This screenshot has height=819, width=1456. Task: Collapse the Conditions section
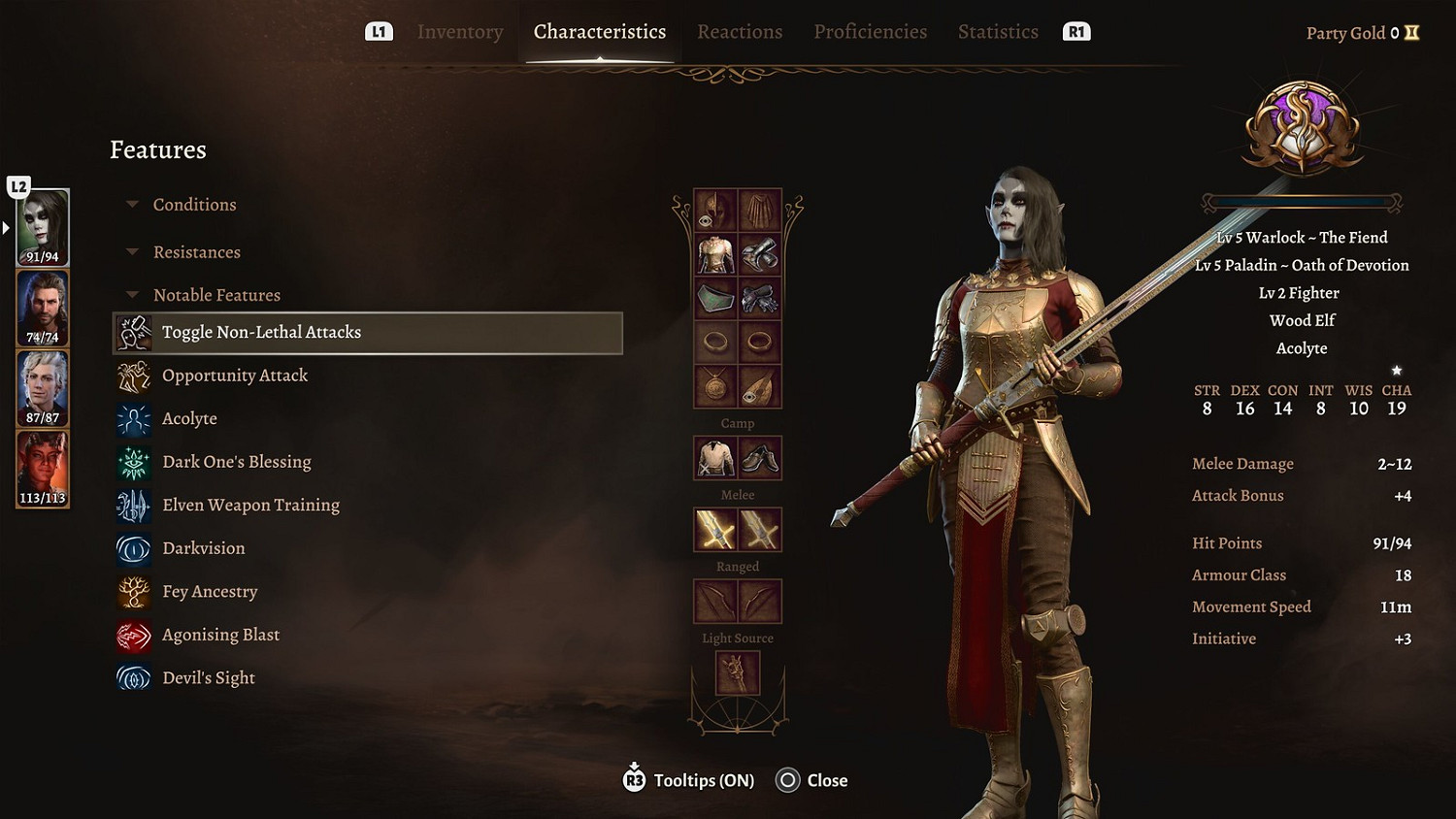194,205
